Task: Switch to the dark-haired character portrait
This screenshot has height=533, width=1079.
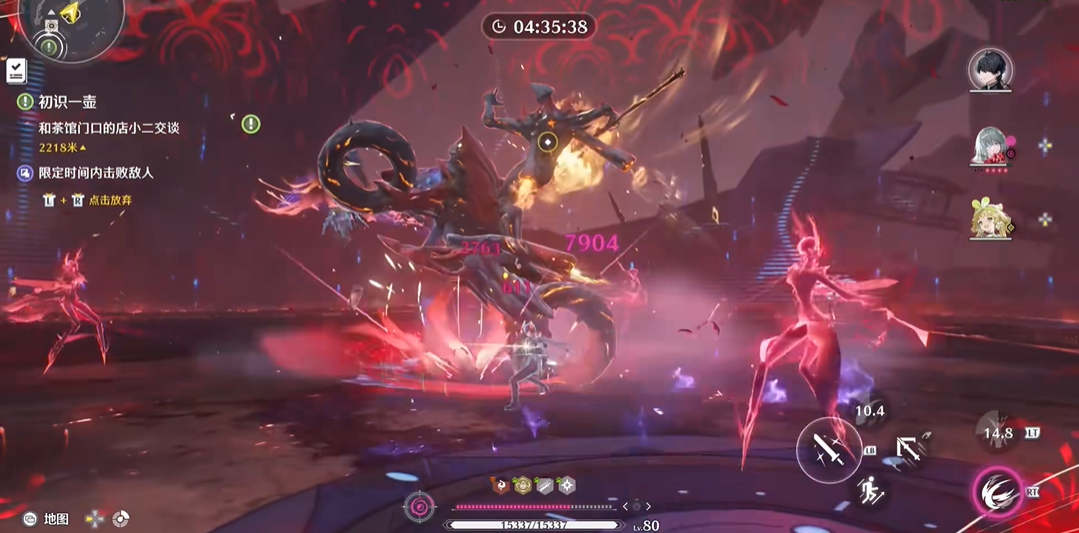Action: pyautogui.click(x=990, y=70)
